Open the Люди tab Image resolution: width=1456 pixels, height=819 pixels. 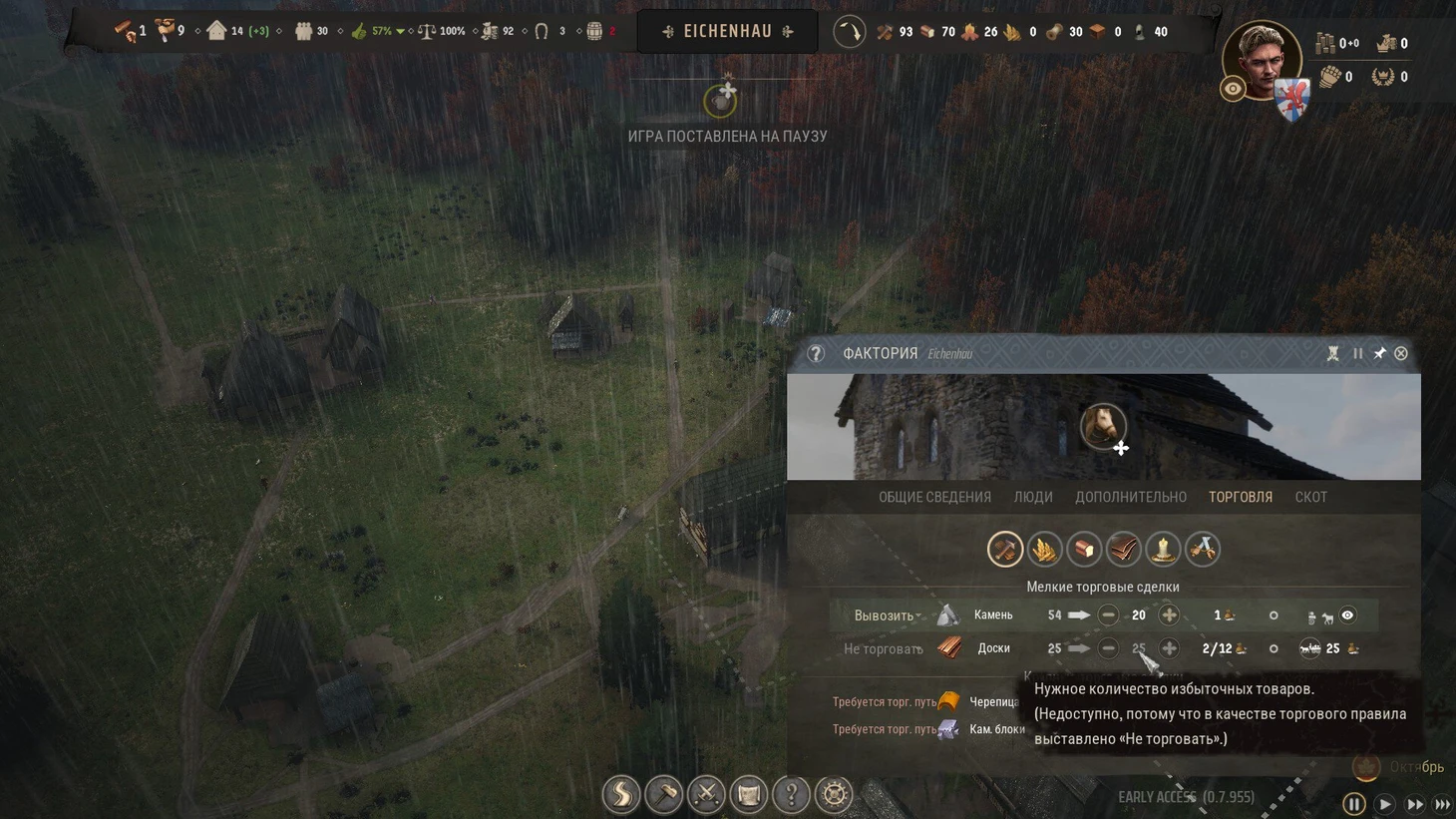[x=1033, y=497]
